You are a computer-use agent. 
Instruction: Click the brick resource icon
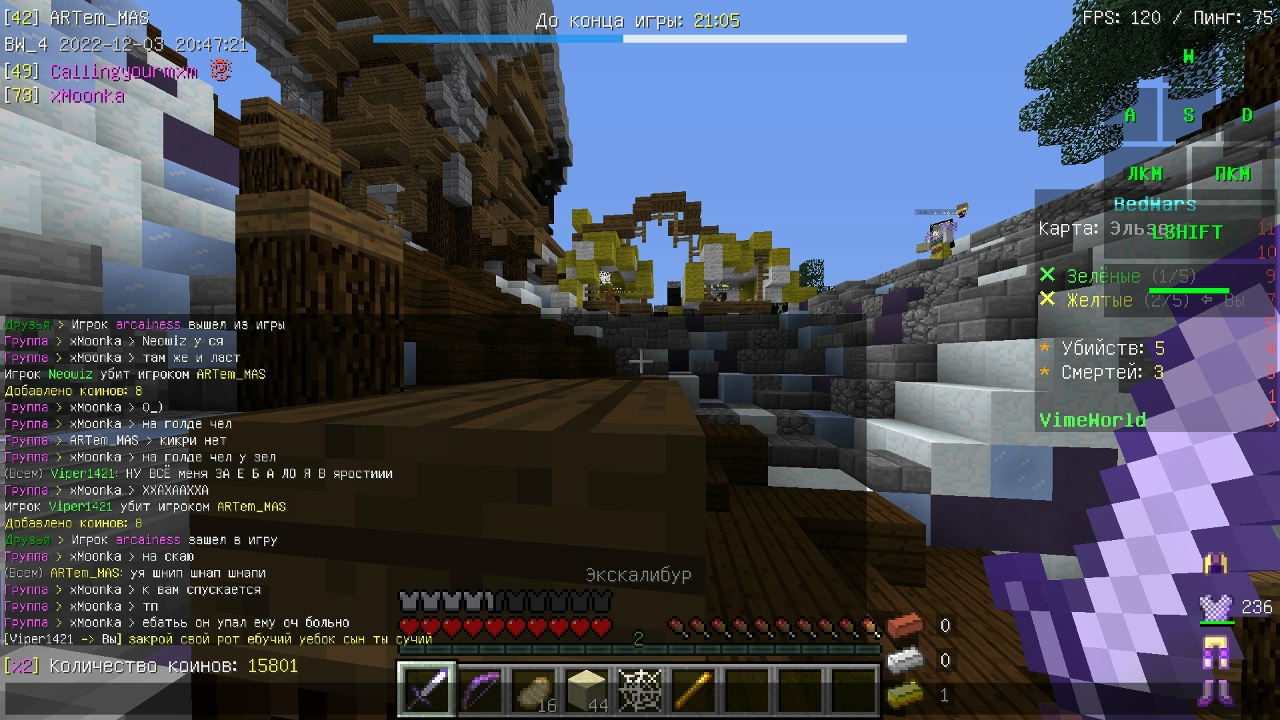pos(904,626)
